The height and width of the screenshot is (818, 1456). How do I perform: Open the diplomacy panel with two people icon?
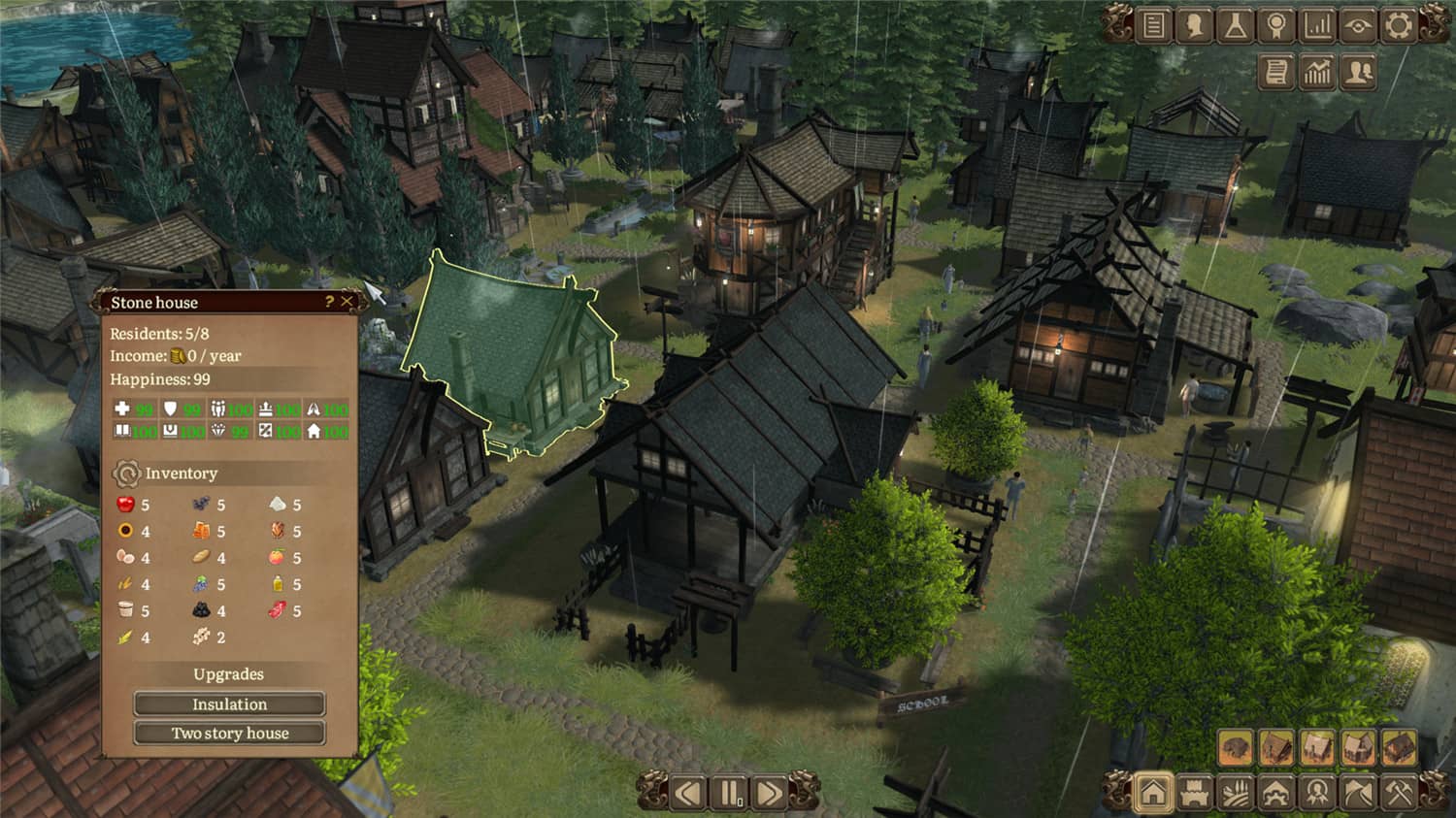pos(1358,72)
